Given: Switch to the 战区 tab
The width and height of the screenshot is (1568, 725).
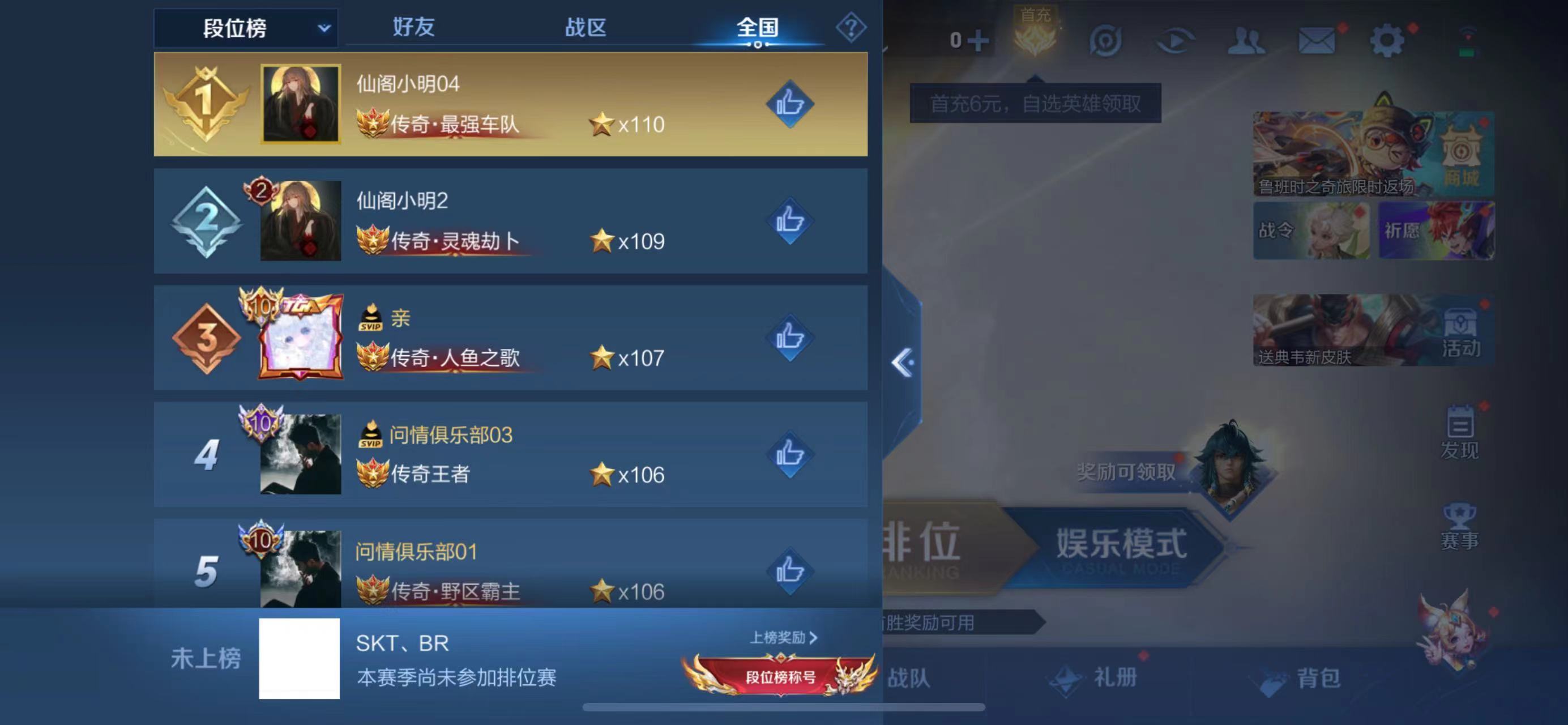Looking at the screenshot, I should click(586, 27).
